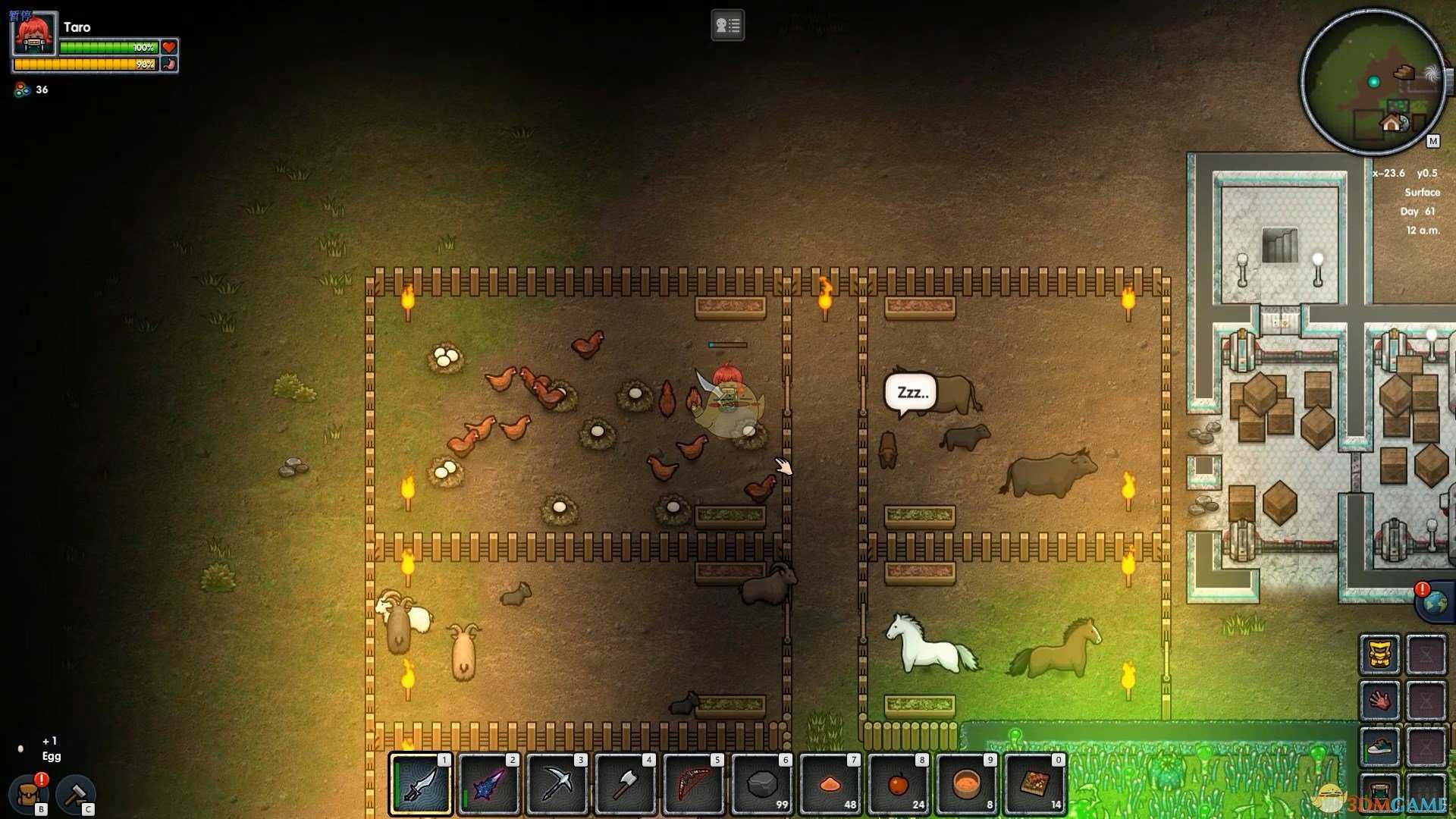
Task: Open the backpack inventory button
Action: [29, 794]
